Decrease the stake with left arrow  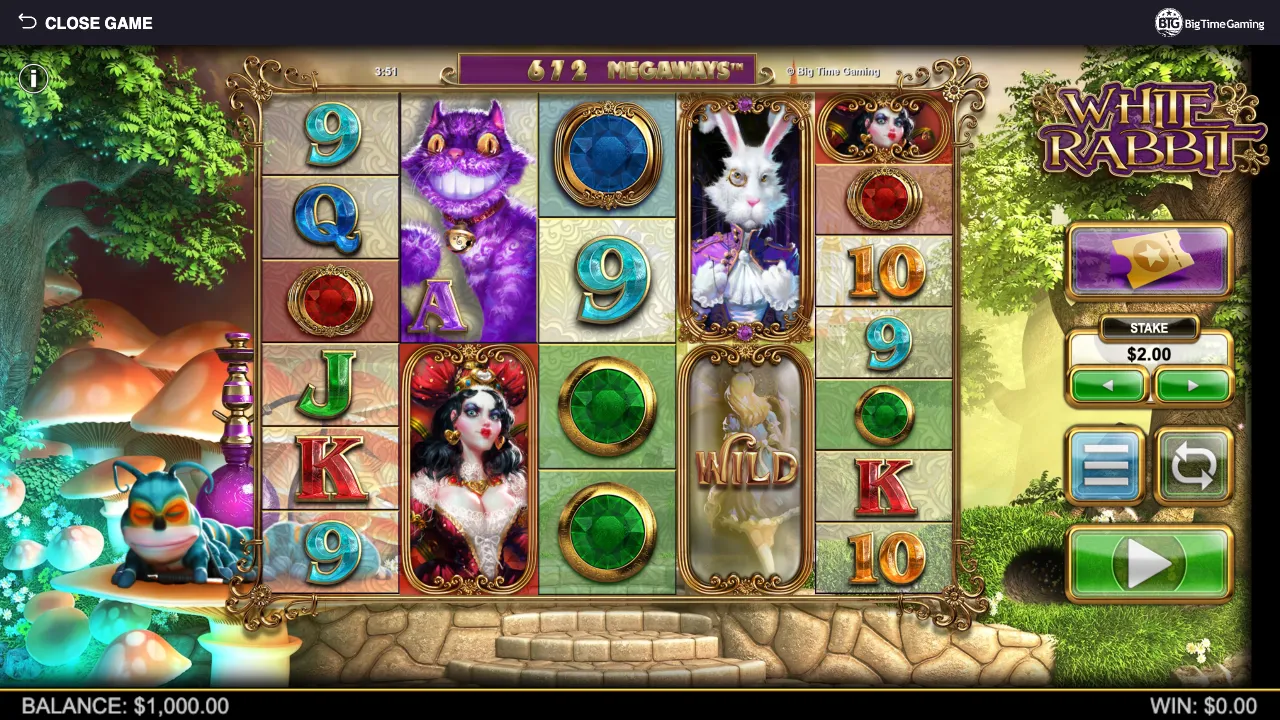1108,386
